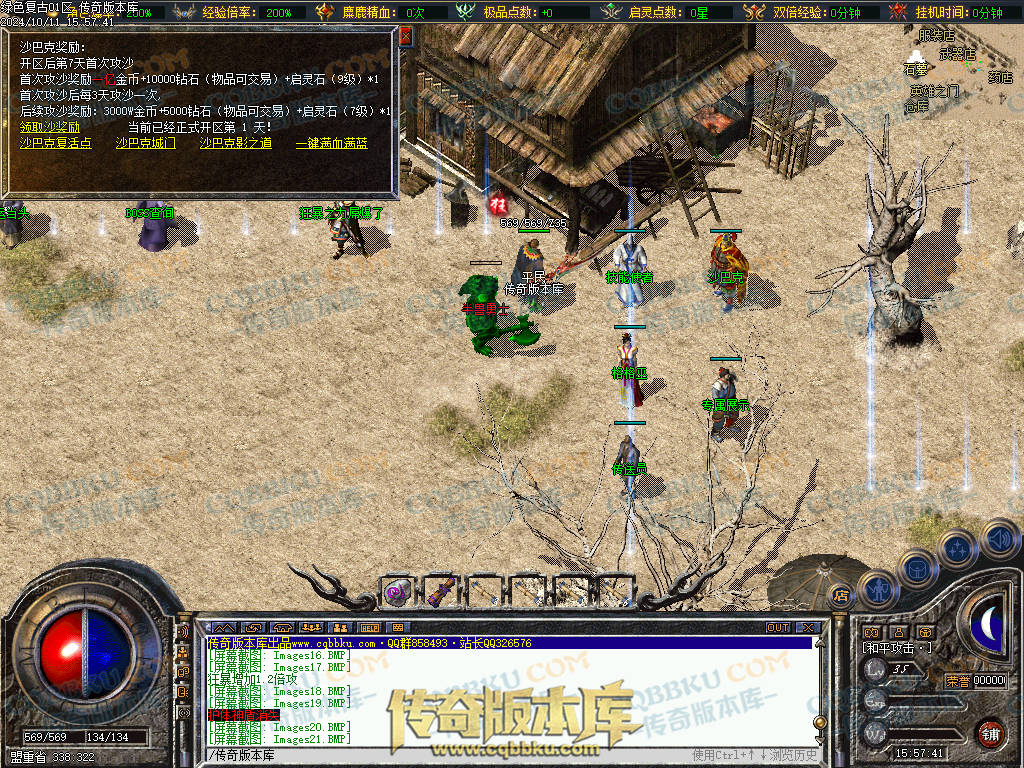Close the chat panel with the X button
The image size is (1024, 768).
click(x=807, y=628)
